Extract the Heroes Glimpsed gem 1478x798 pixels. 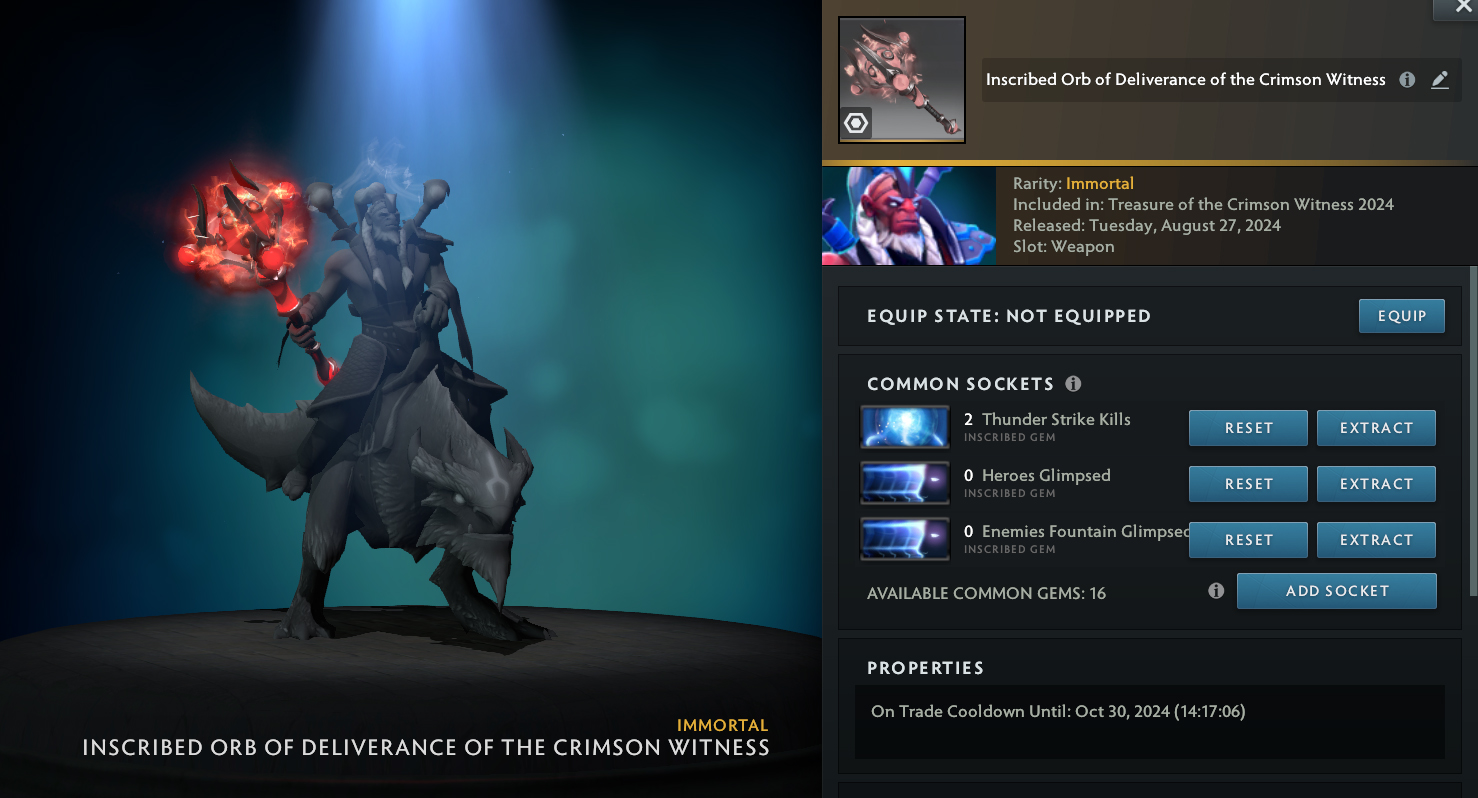coord(1376,484)
